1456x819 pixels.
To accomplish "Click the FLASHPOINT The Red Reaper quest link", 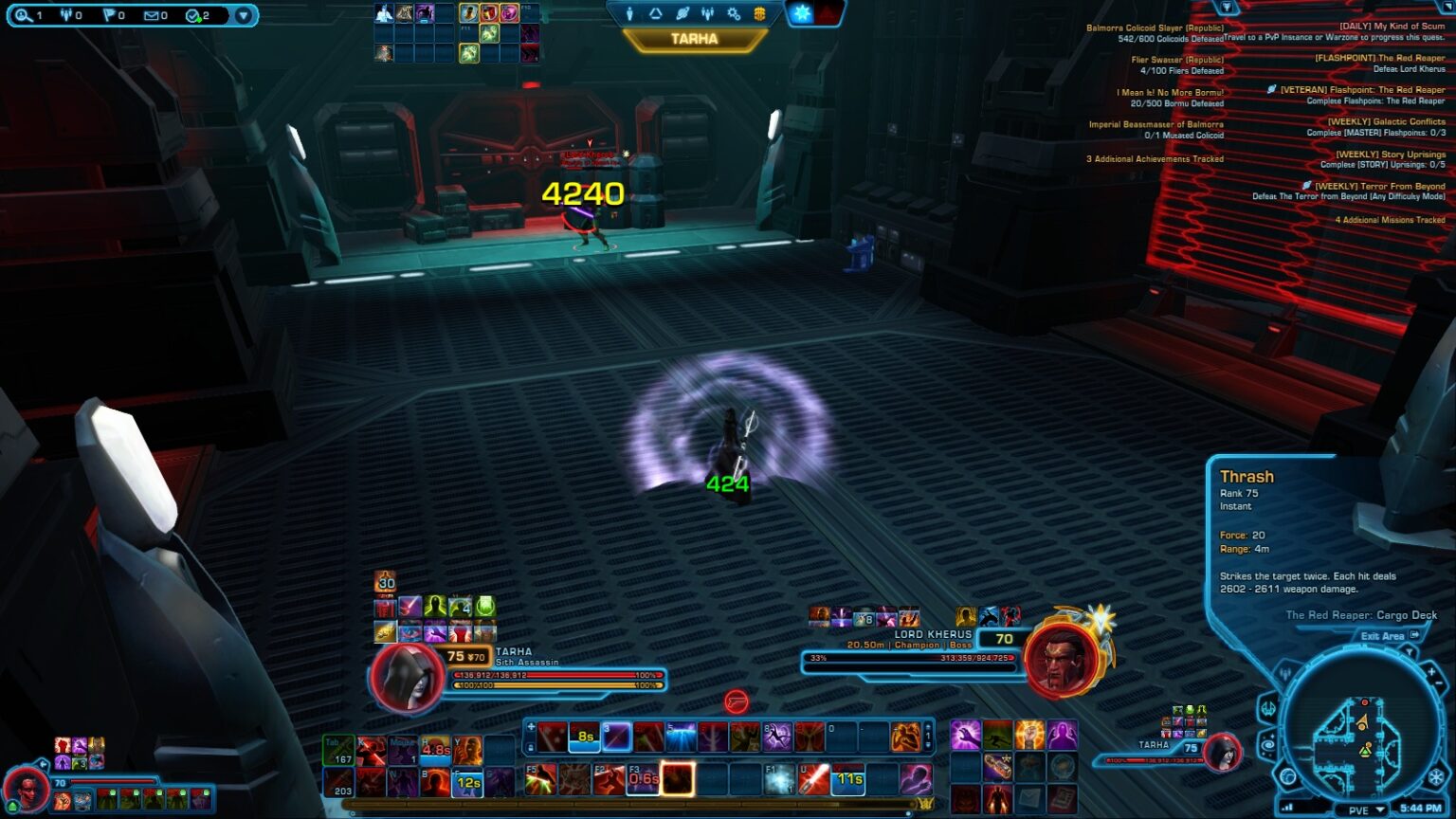I will click(x=1378, y=59).
